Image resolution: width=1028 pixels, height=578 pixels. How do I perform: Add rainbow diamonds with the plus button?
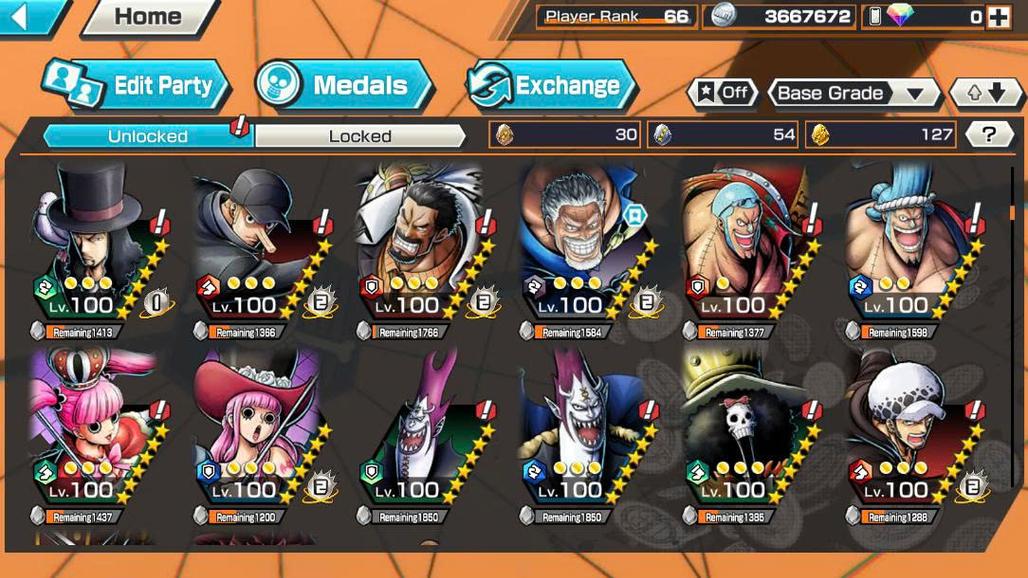(x=997, y=17)
